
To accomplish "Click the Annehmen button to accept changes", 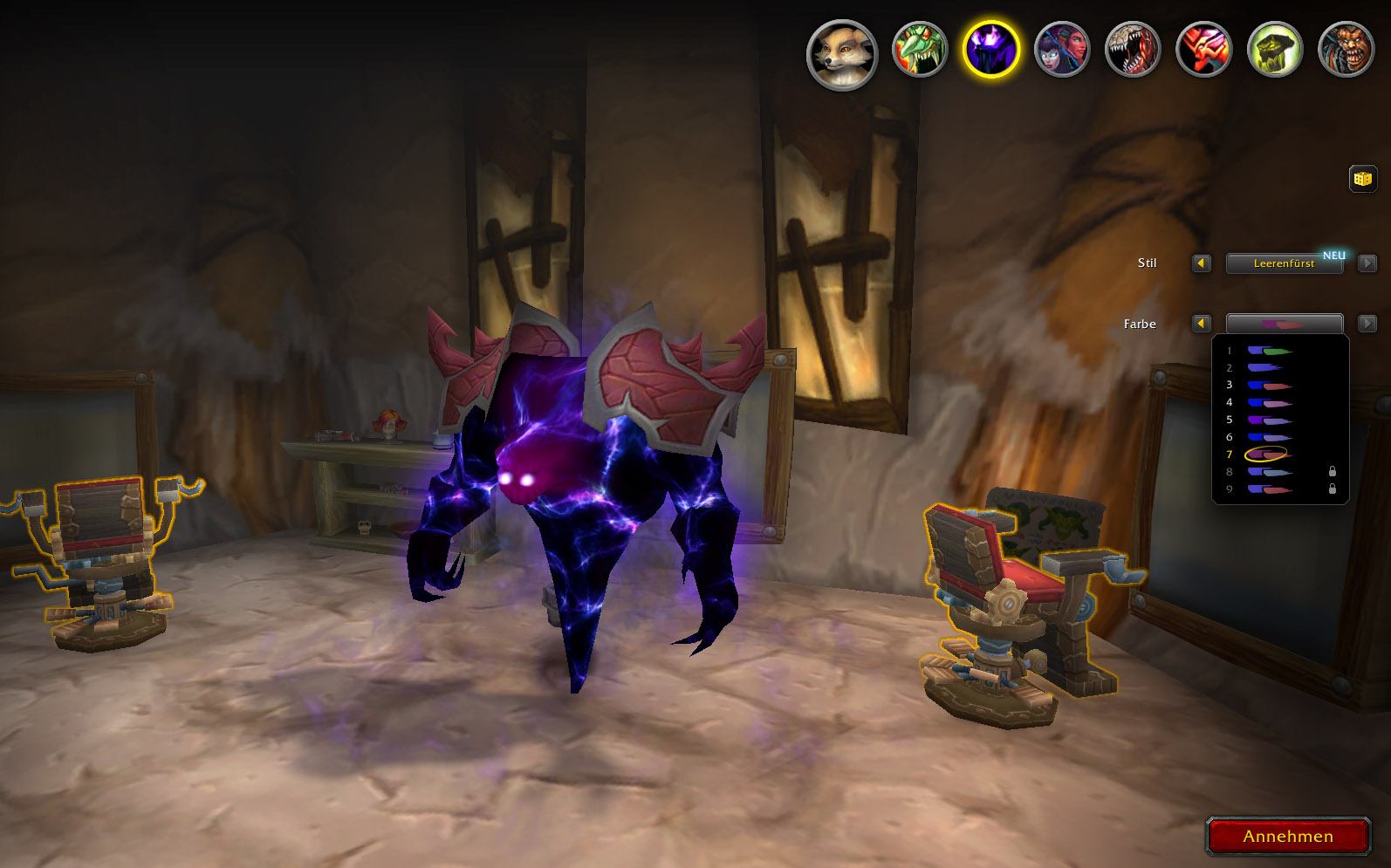I will [1288, 837].
